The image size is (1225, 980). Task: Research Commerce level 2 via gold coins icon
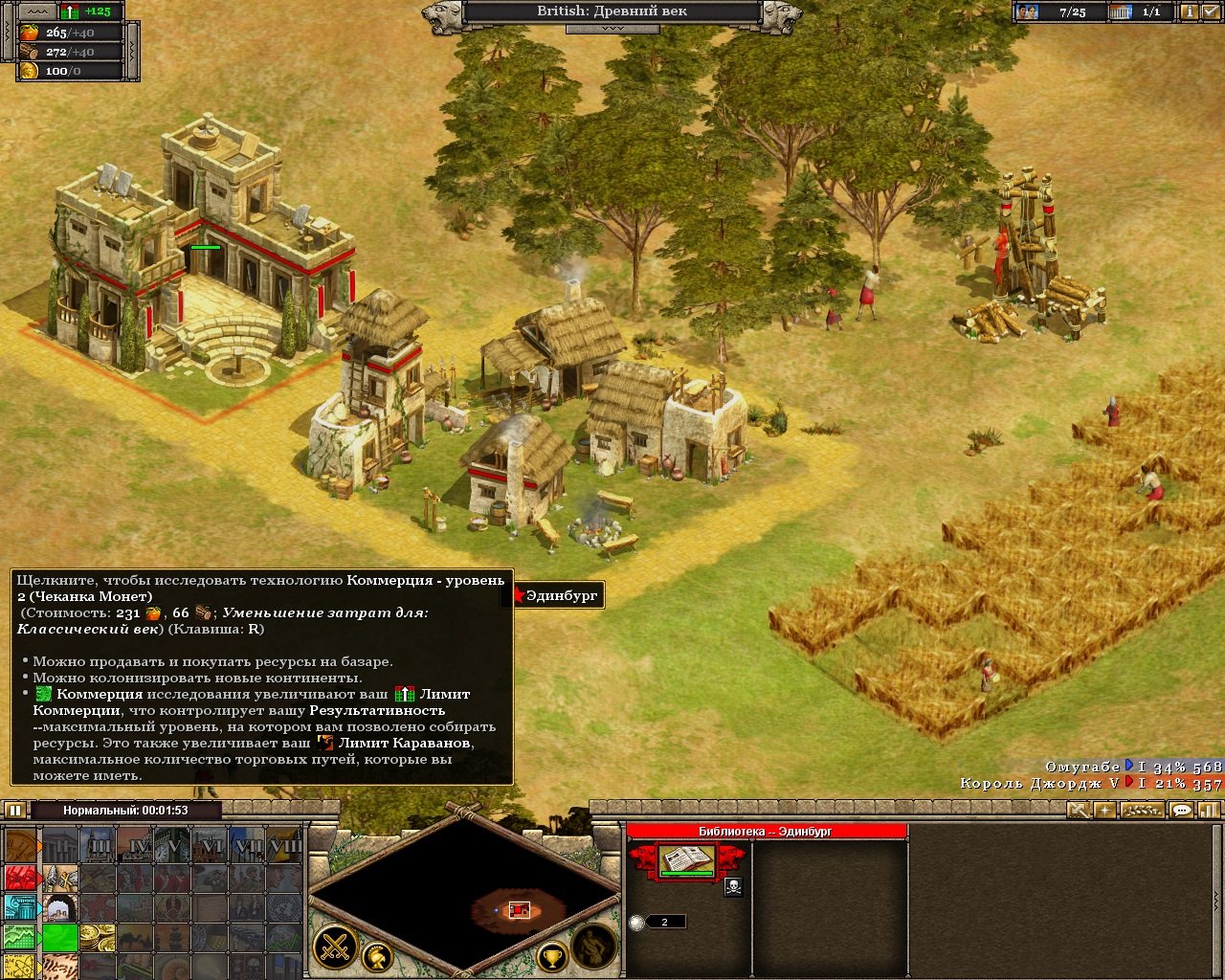pos(98,938)
